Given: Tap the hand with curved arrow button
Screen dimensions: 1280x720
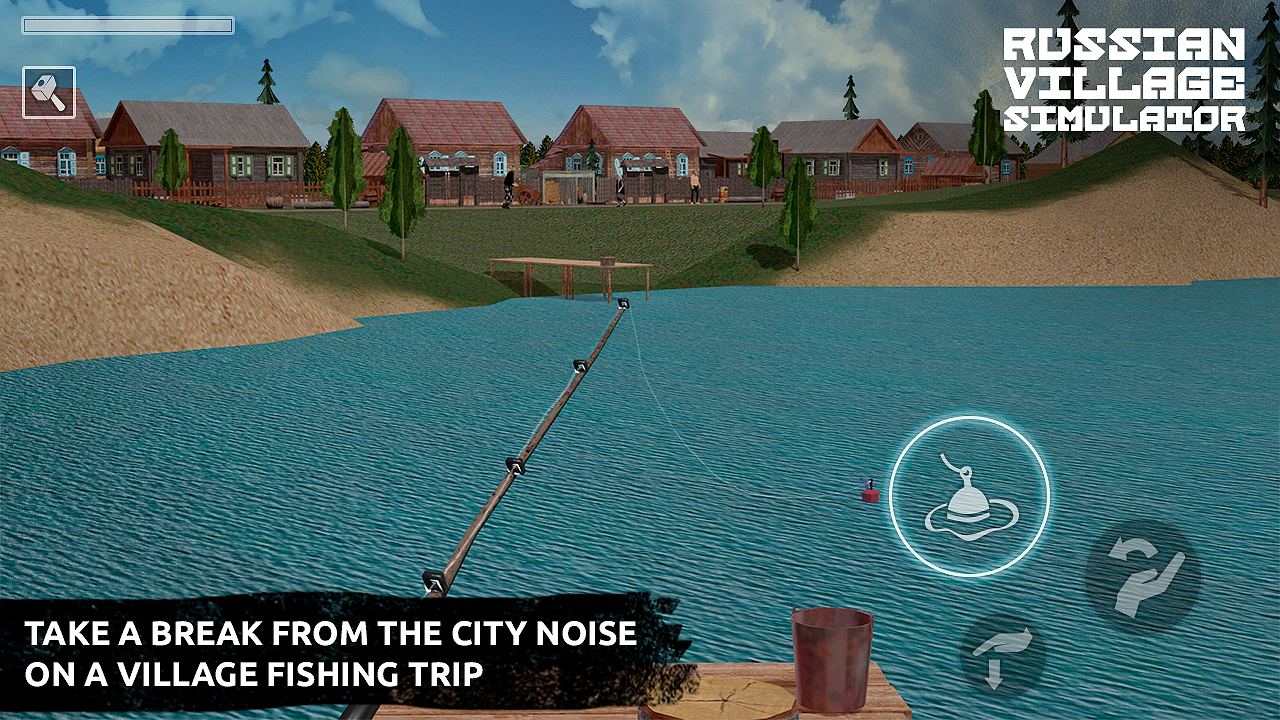Looking at the screenshot, I should pyautogui.click(x=1142, y=575).
